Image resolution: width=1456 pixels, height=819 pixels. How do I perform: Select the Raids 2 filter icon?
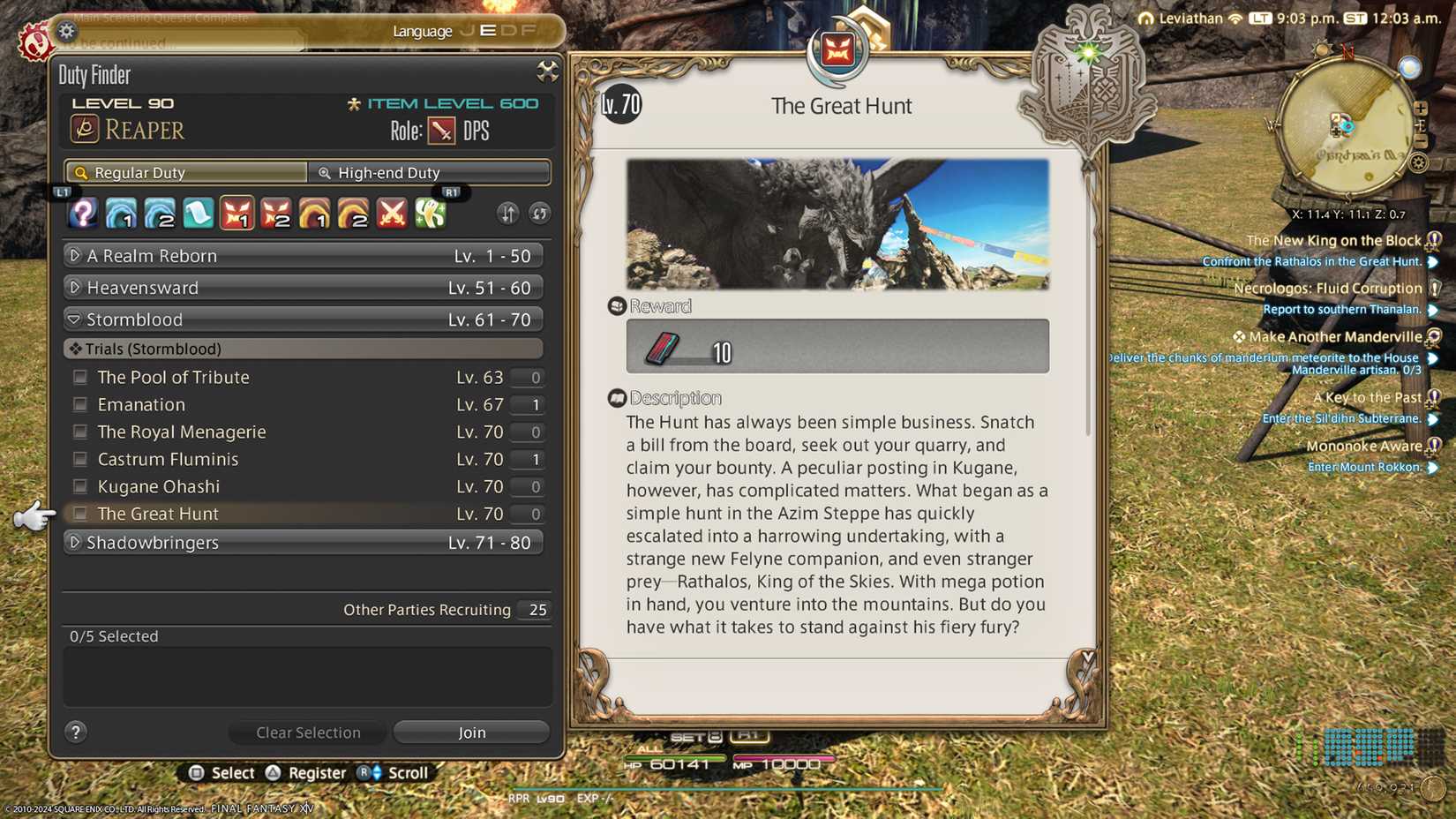[354, 213]
